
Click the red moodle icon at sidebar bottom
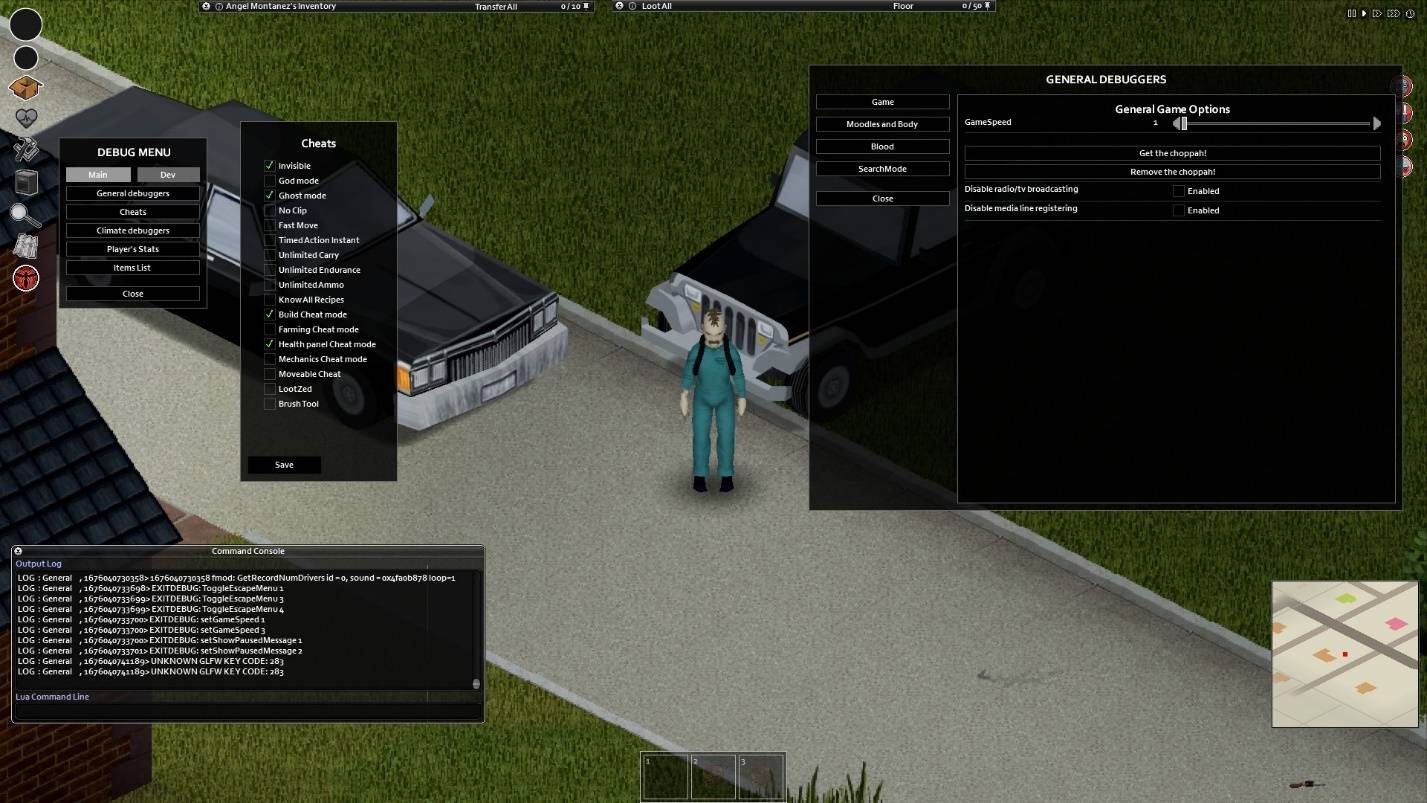(x=25, y=277)
